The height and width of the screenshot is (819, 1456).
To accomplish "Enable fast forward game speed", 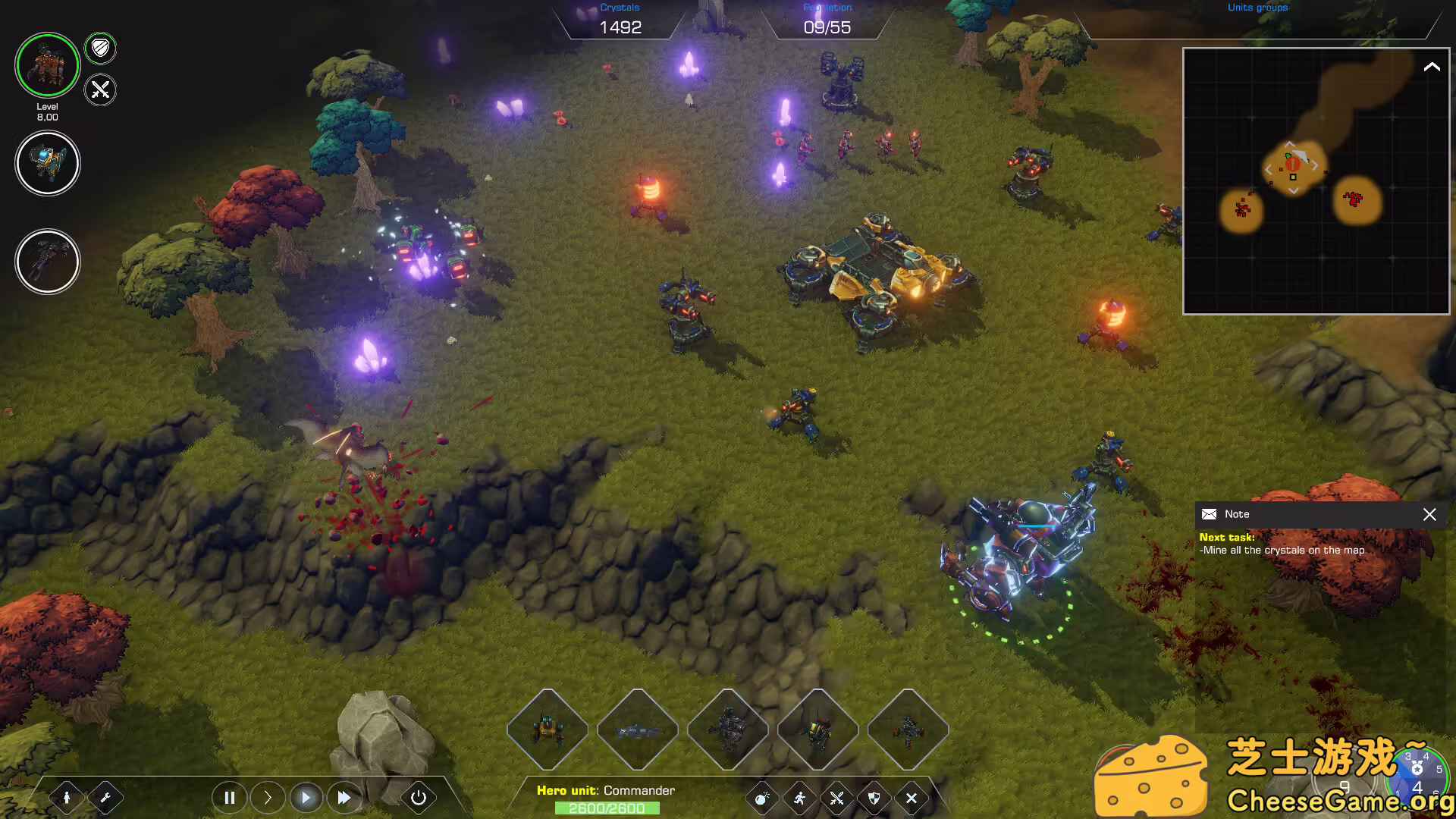I will (344, 797).
